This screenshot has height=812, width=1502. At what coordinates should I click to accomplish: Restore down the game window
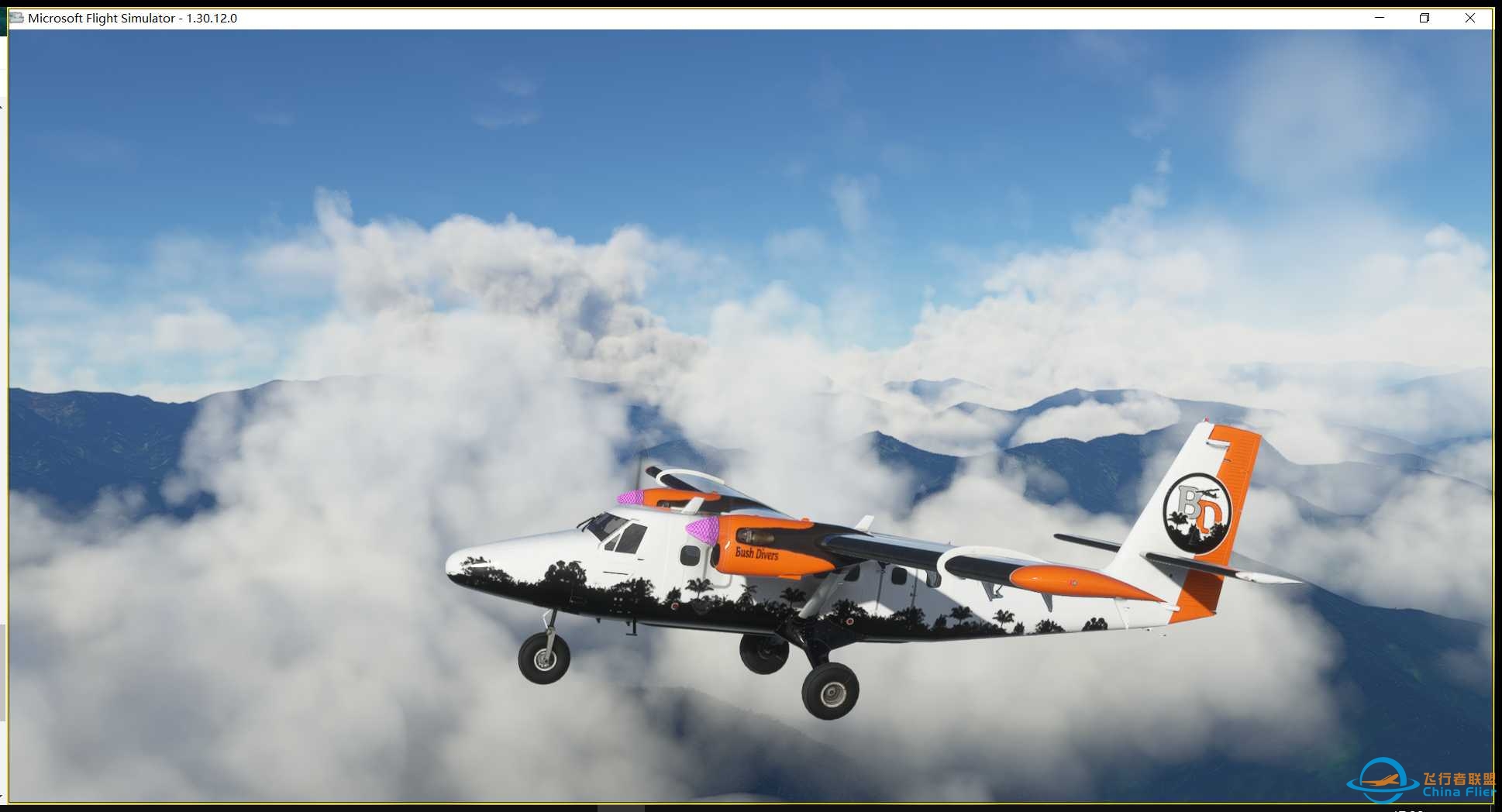point(1424,18)
